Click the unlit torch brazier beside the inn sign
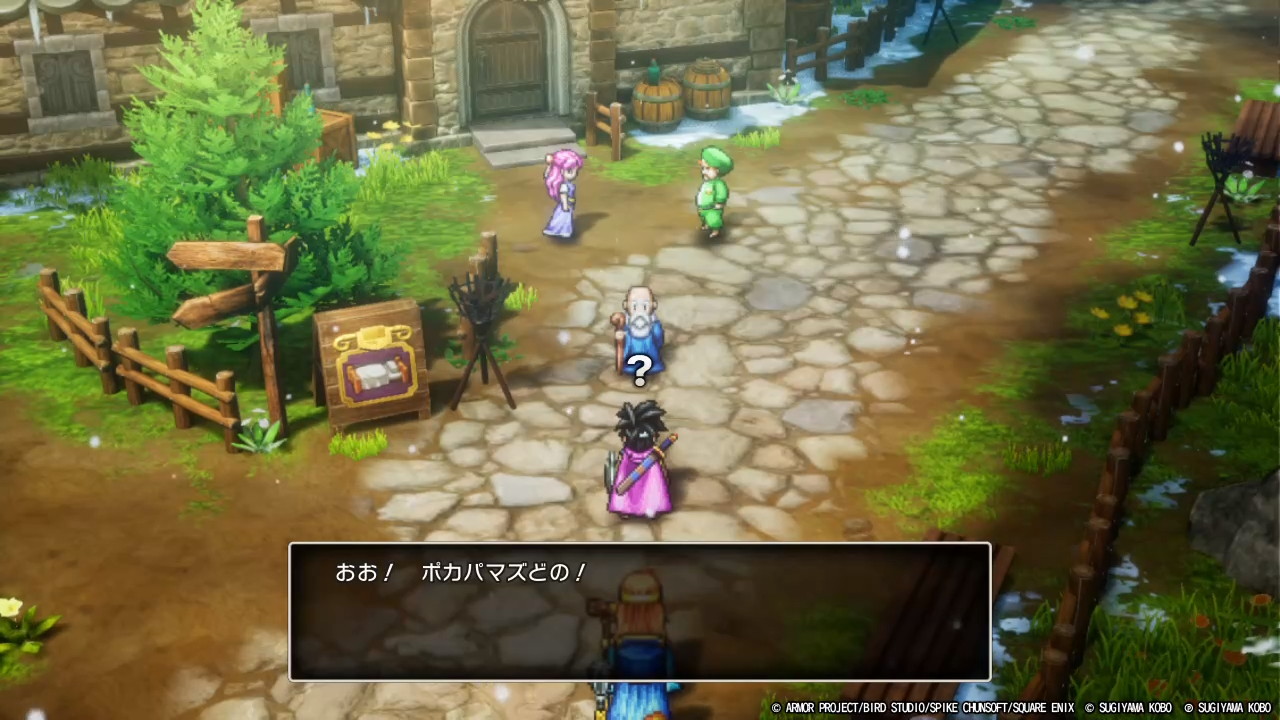Screen dimensions: 1280x720 478,300
